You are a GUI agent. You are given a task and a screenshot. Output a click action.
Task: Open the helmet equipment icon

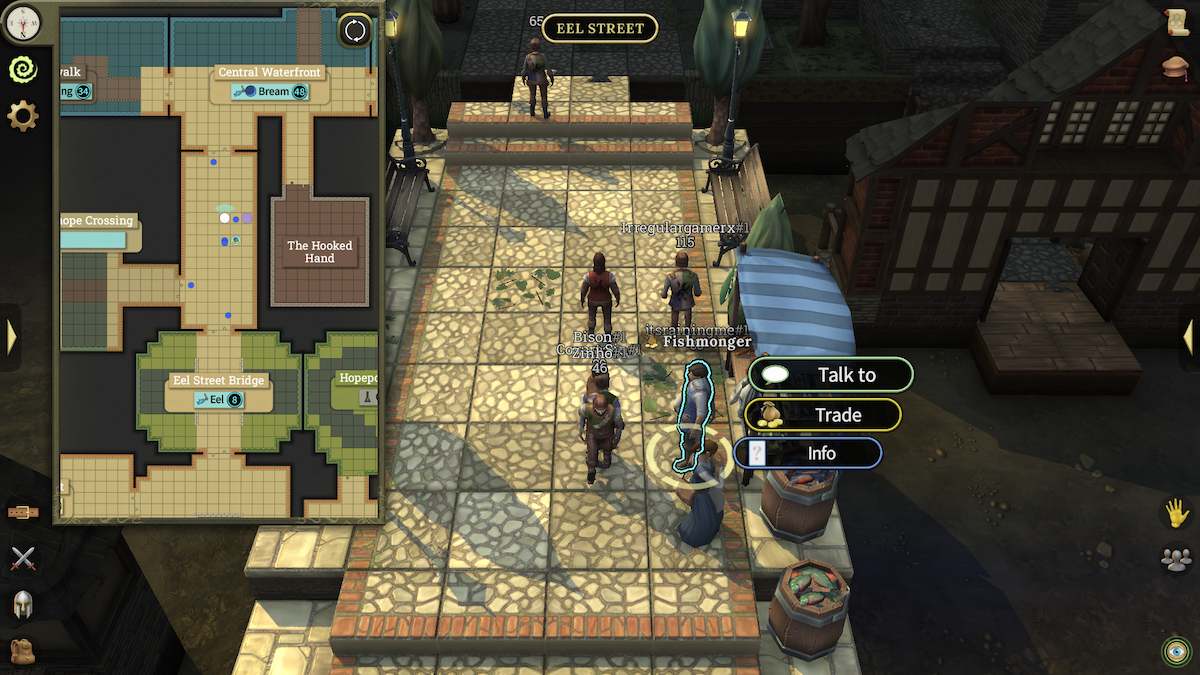click(22, 604)
